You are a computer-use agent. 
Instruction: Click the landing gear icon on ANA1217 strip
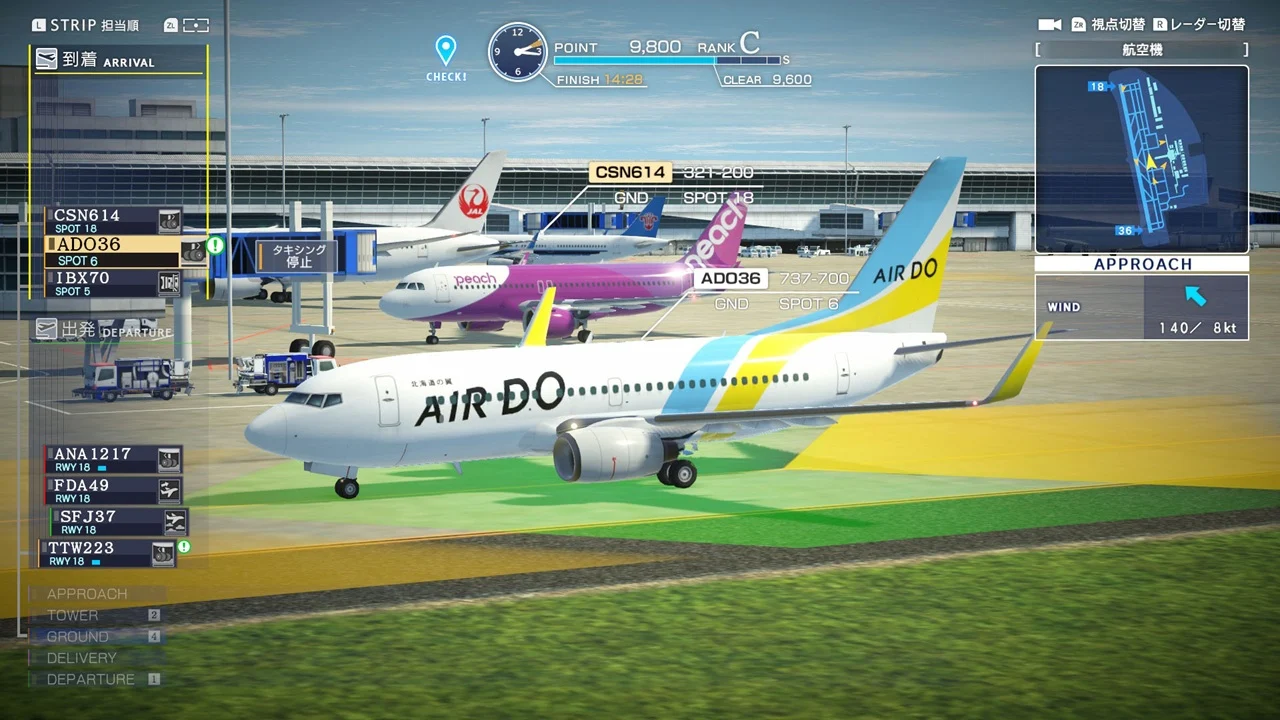[169, 461]
